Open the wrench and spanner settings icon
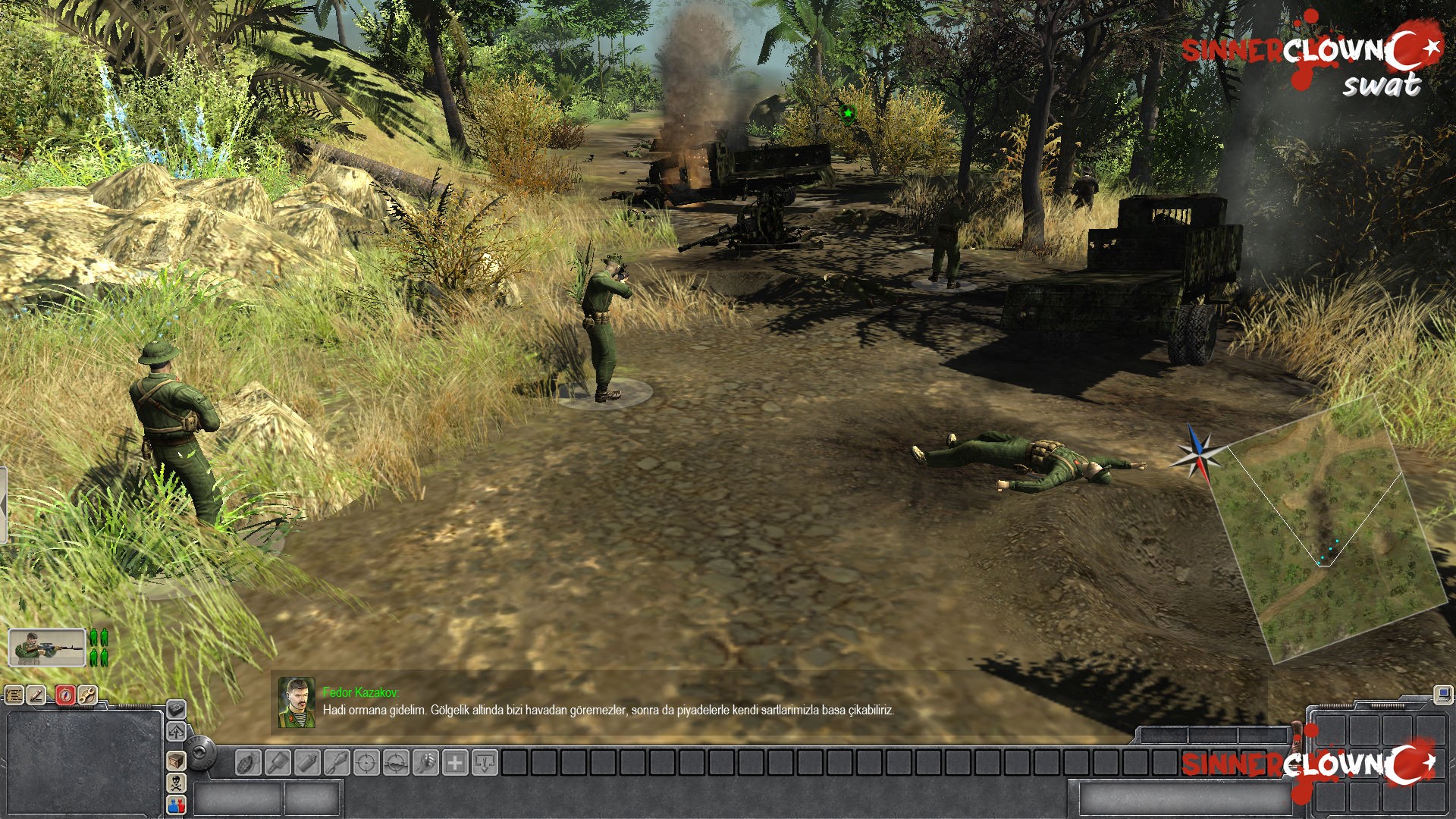The width and height of the screenshot is (1456, 819). [87, 695]
